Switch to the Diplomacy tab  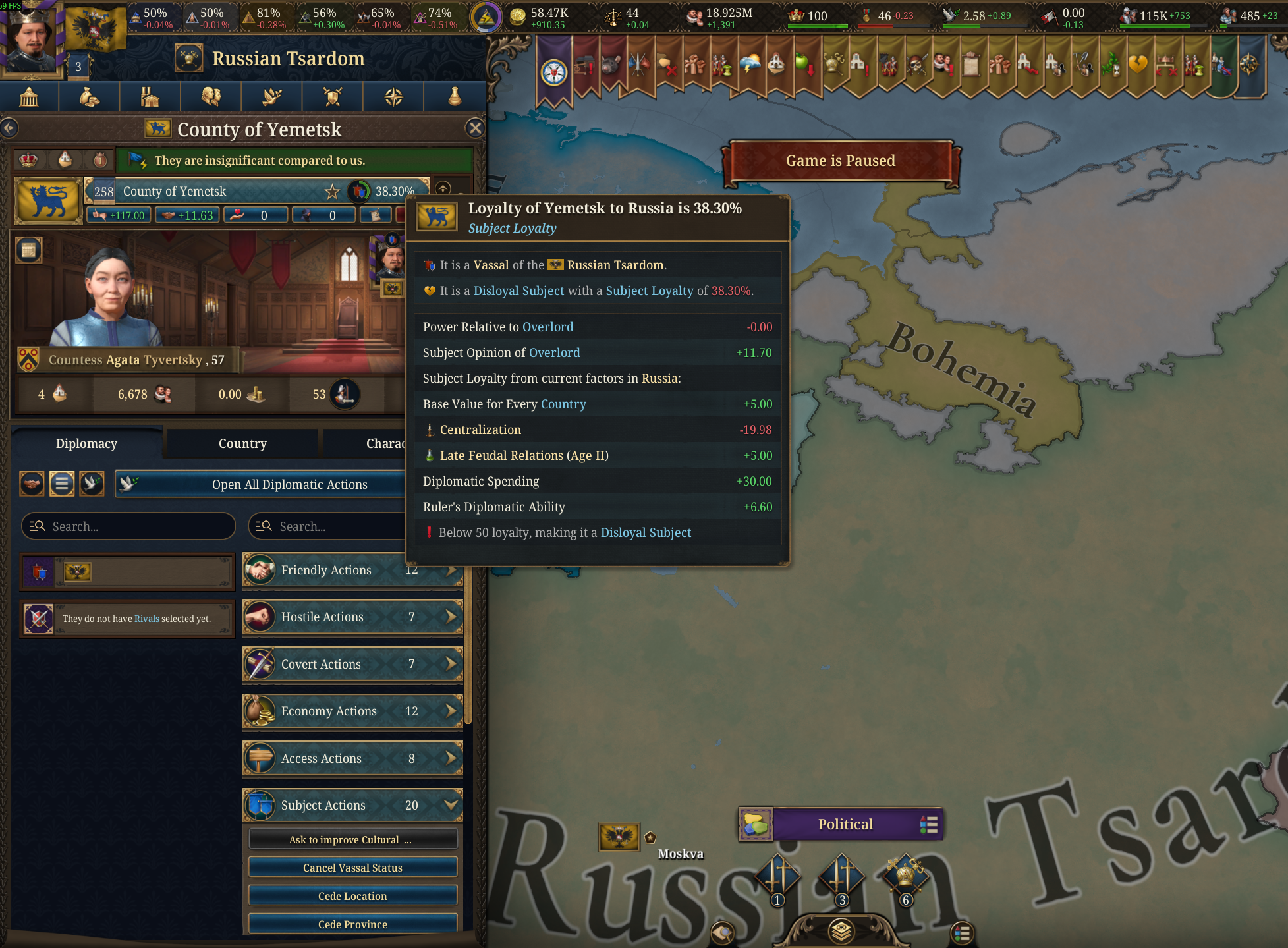tap(86, 443)
